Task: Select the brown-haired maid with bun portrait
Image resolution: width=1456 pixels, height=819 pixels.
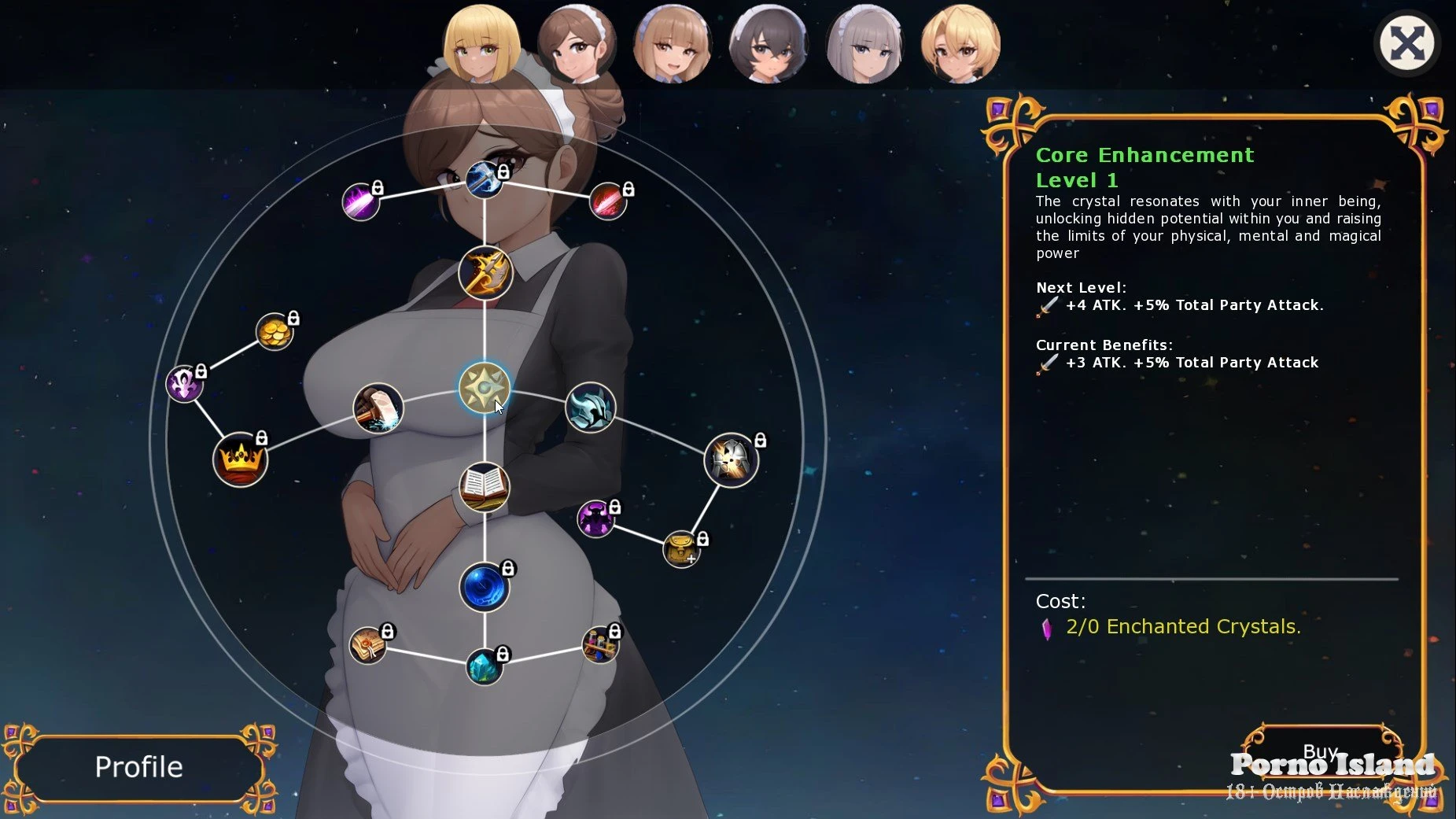Action: [x=577, y=44]
